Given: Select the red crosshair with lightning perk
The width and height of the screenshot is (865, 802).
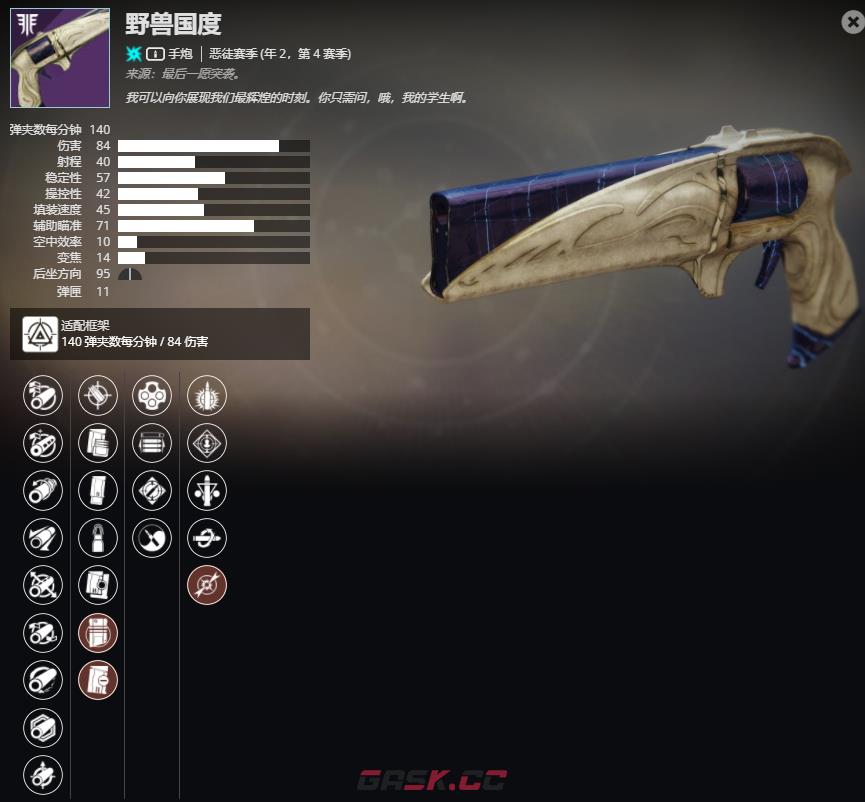Looking at the screenshot, I should click(x=207, y=585).
